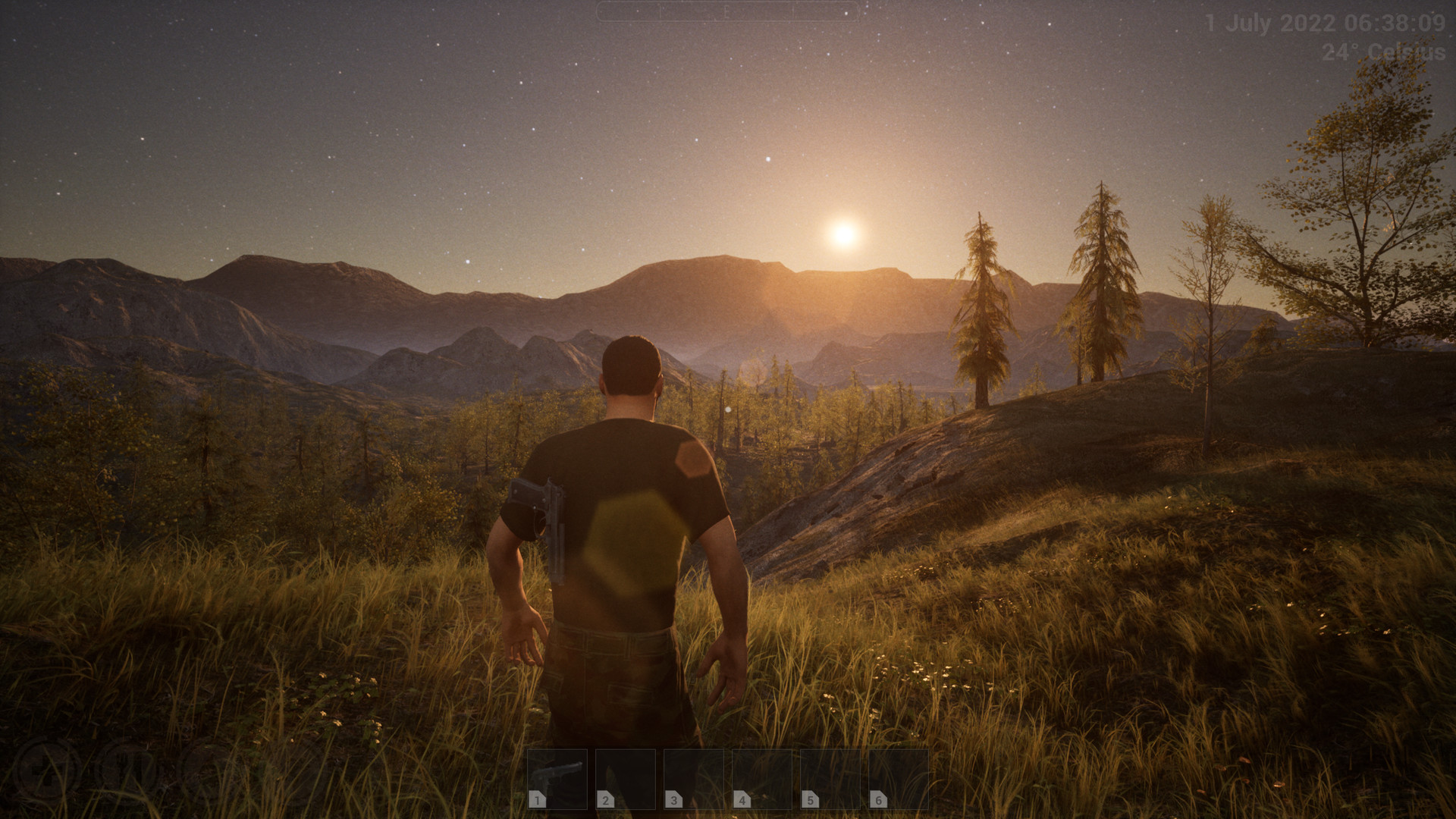The image size is (1456, 819).
Task: Click hotbar slot number 4
Action: click(762, 779)
